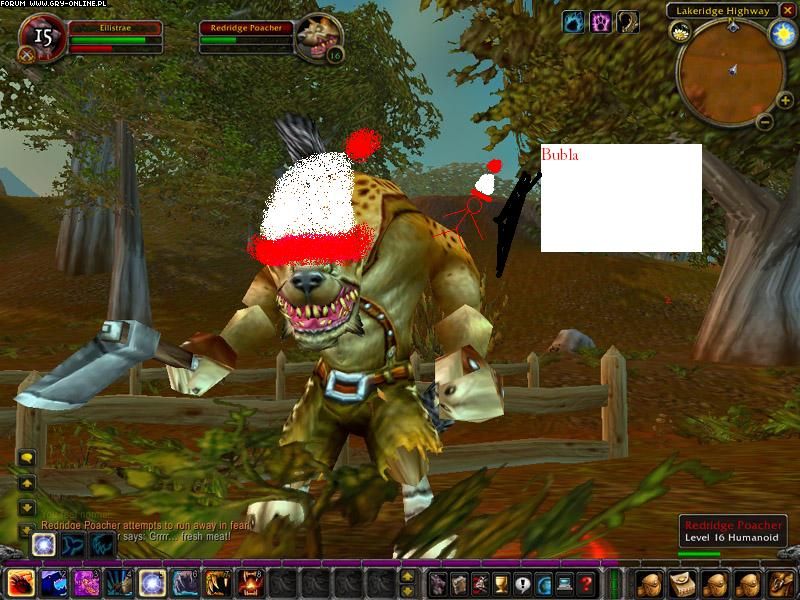Screen dimensions: 800x600
Task: Zoom in the minimap with the plus button
Action: [785, 100]
